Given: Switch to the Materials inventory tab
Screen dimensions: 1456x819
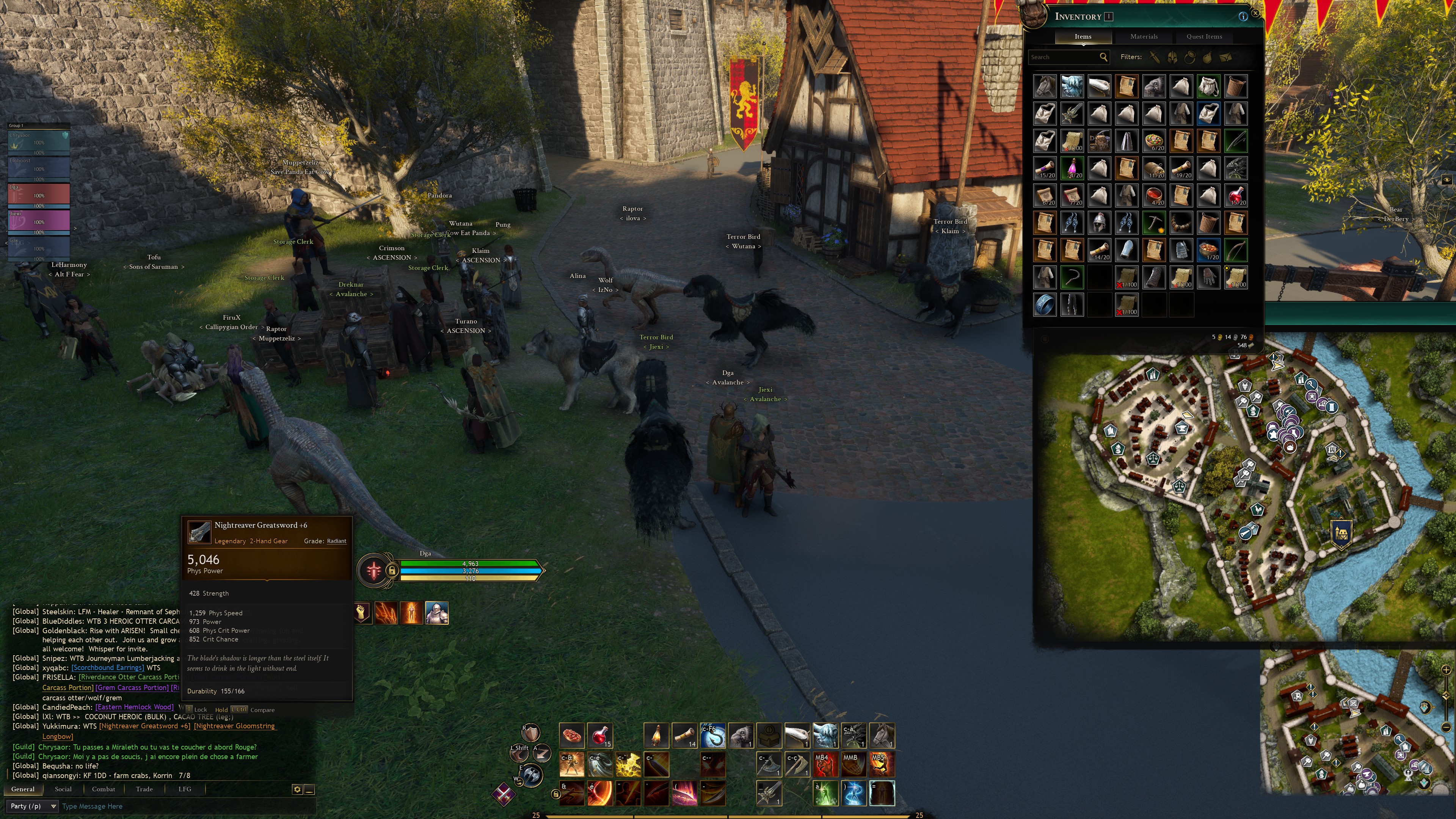Looking at the screenshot, I should [x=1144, y=36].
